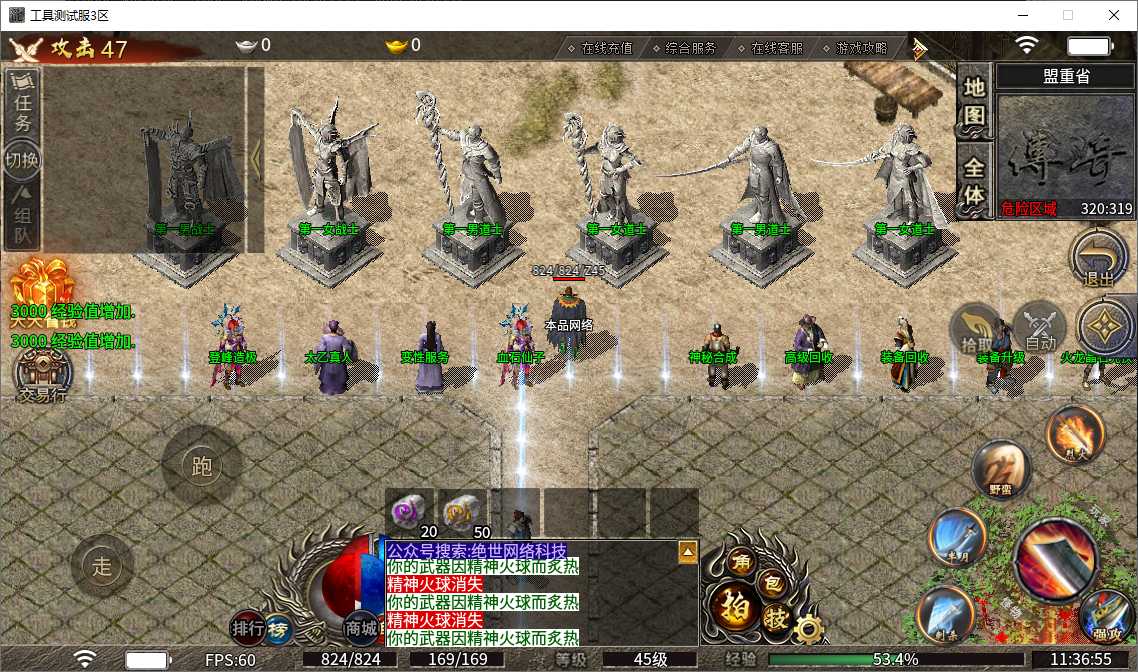Viewport: 1138px width, 672px height.
Task: Open the 在线充值 recharge menu
Action: click(600, 48)
